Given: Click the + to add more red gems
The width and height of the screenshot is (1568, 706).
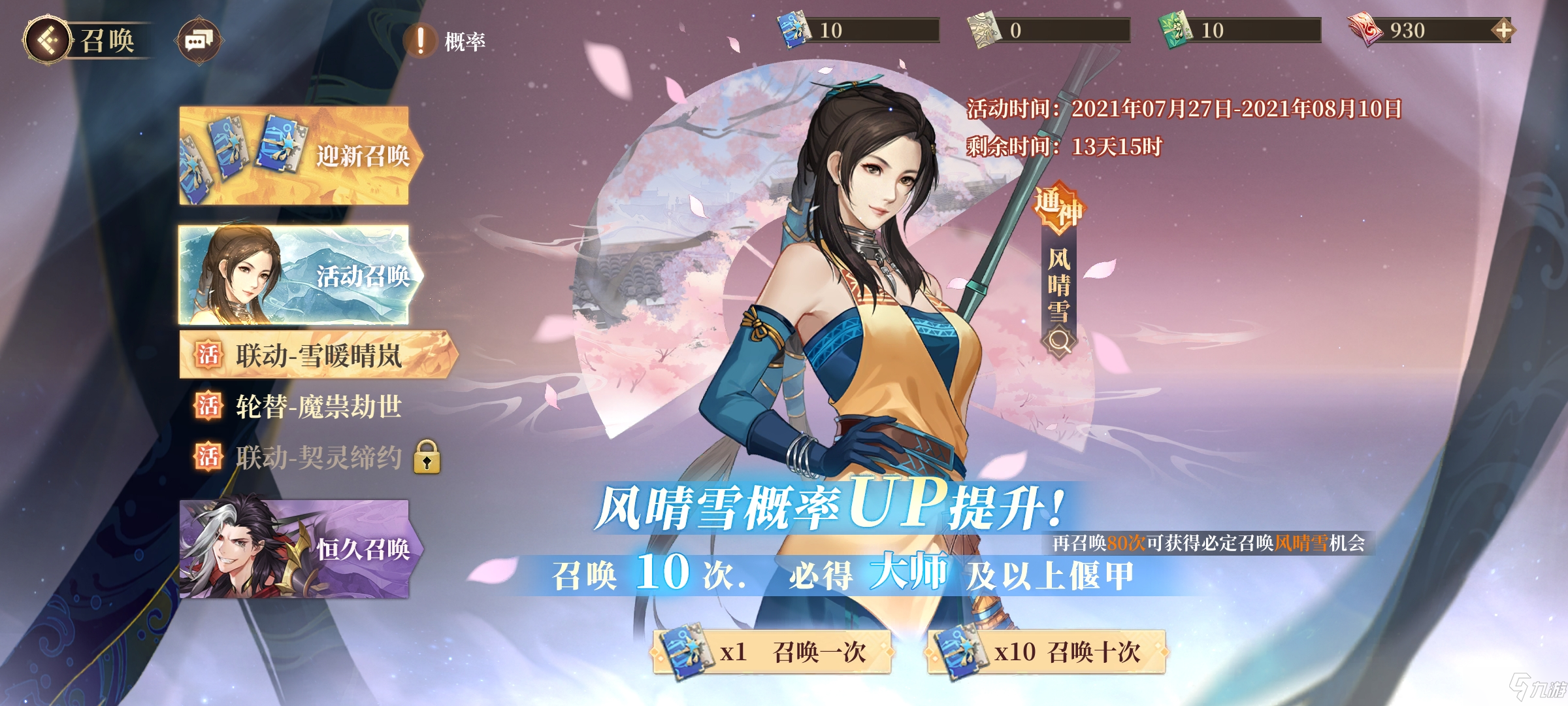Looking at the screenshot, I should [x=1504, y=29].
